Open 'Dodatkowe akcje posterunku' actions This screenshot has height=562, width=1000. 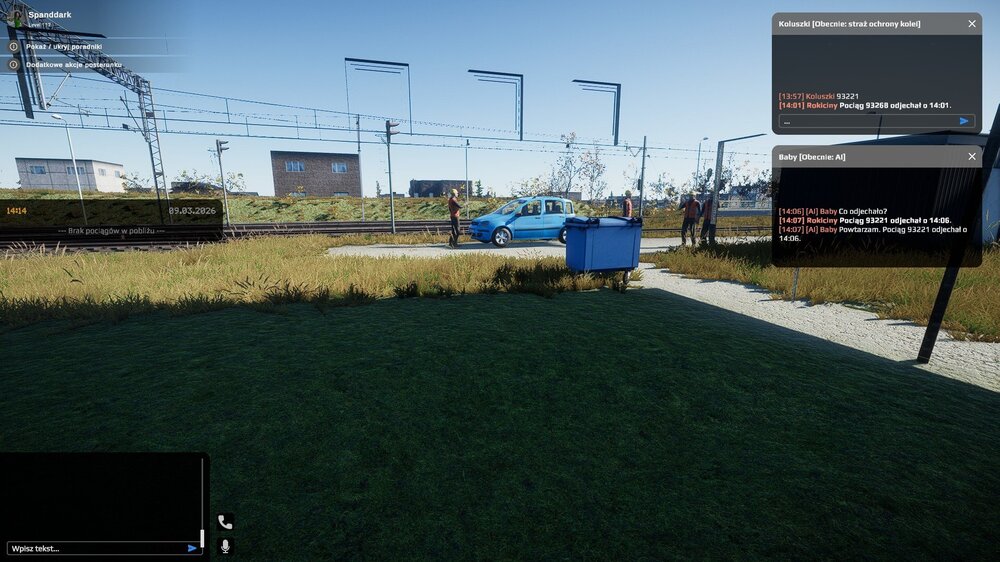coord(73,64)
